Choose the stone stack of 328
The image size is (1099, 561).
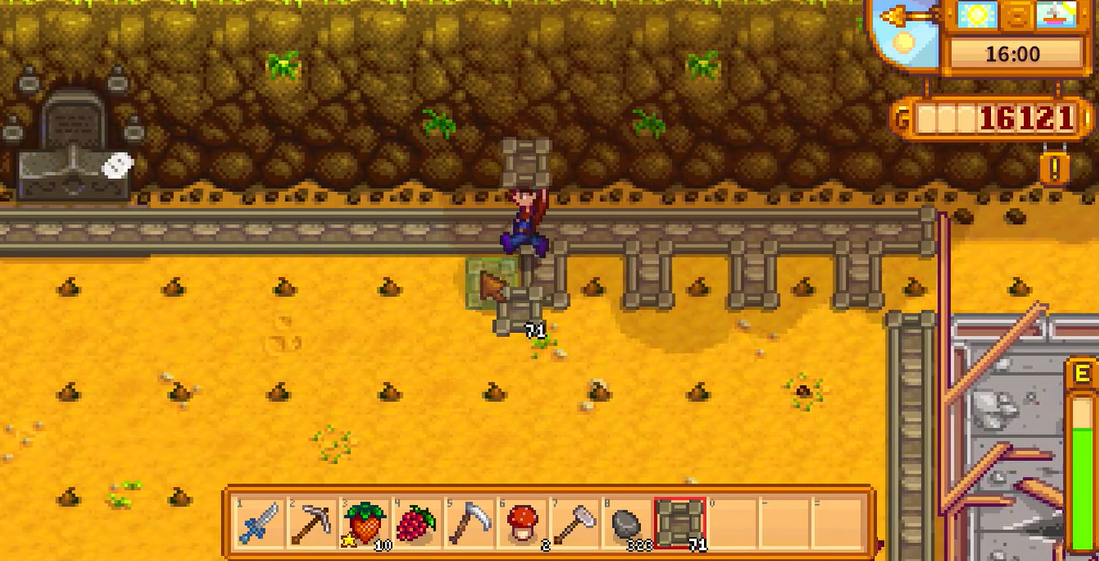click(625, 523)
